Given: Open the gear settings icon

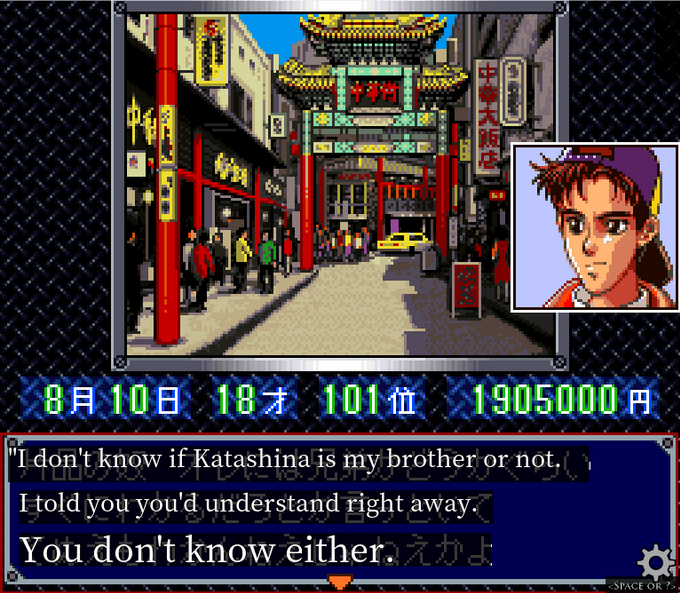Looking at the screenshot, I should tap(655, 560).
